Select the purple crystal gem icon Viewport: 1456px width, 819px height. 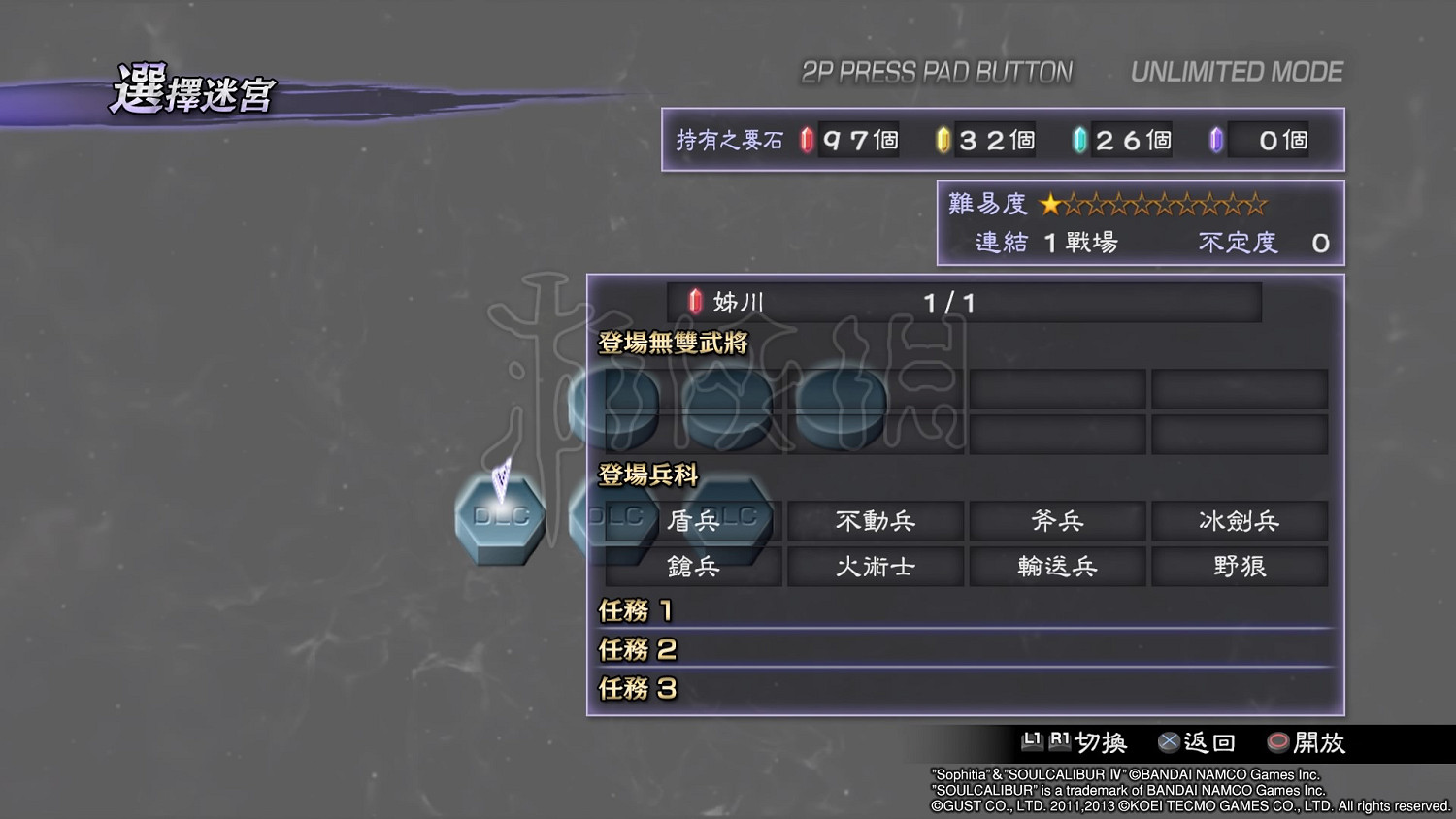[x=1213, y=140]
